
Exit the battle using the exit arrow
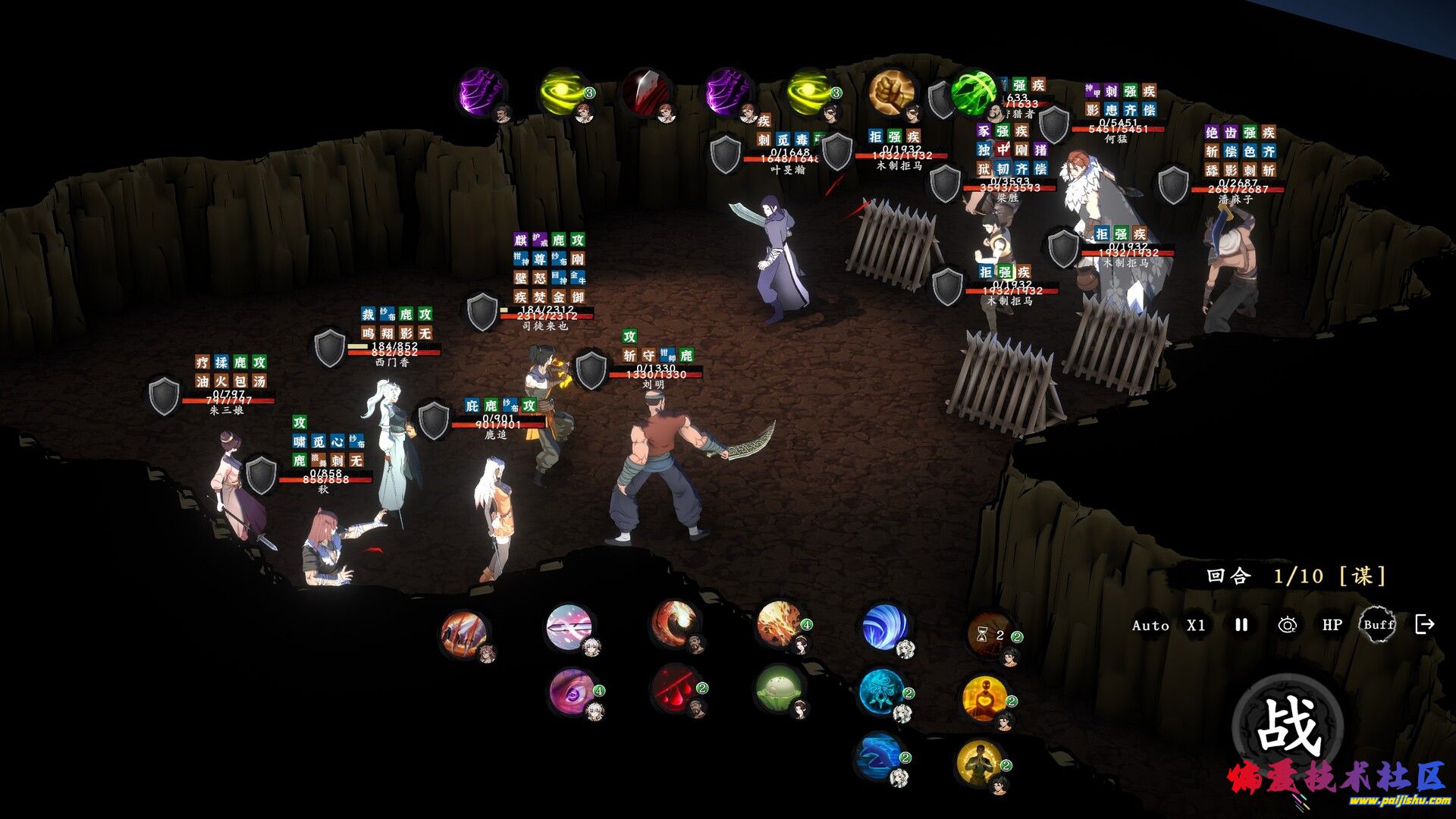tap(1425, 624)
